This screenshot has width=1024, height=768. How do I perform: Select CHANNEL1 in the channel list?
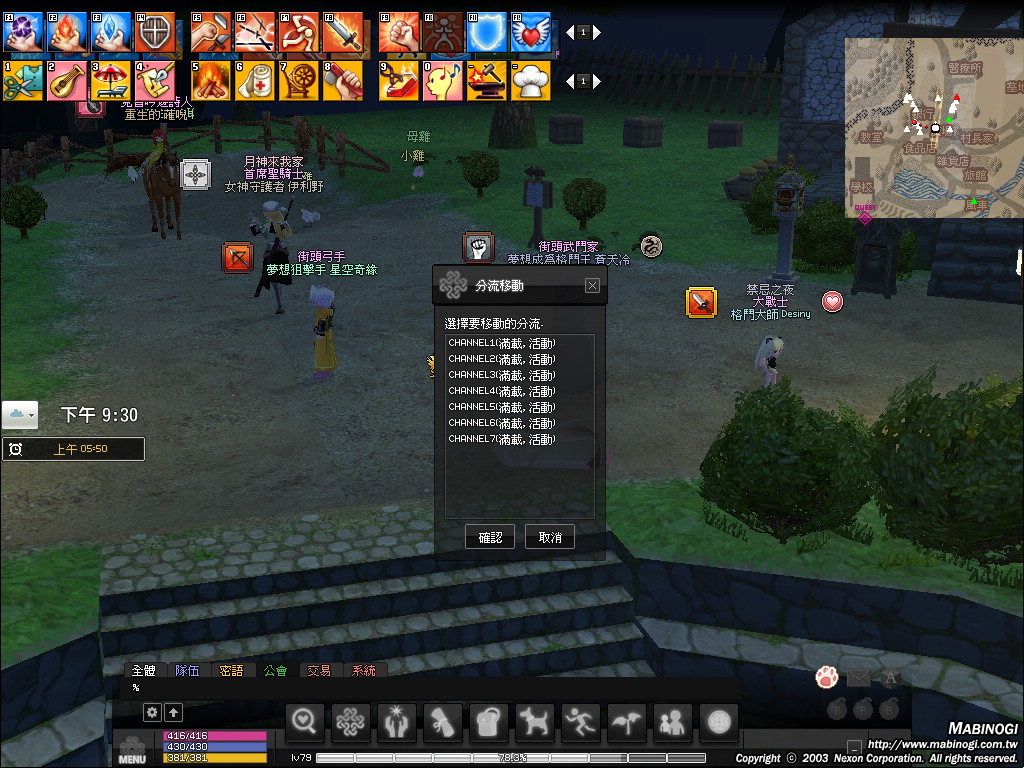coord(502,343)
